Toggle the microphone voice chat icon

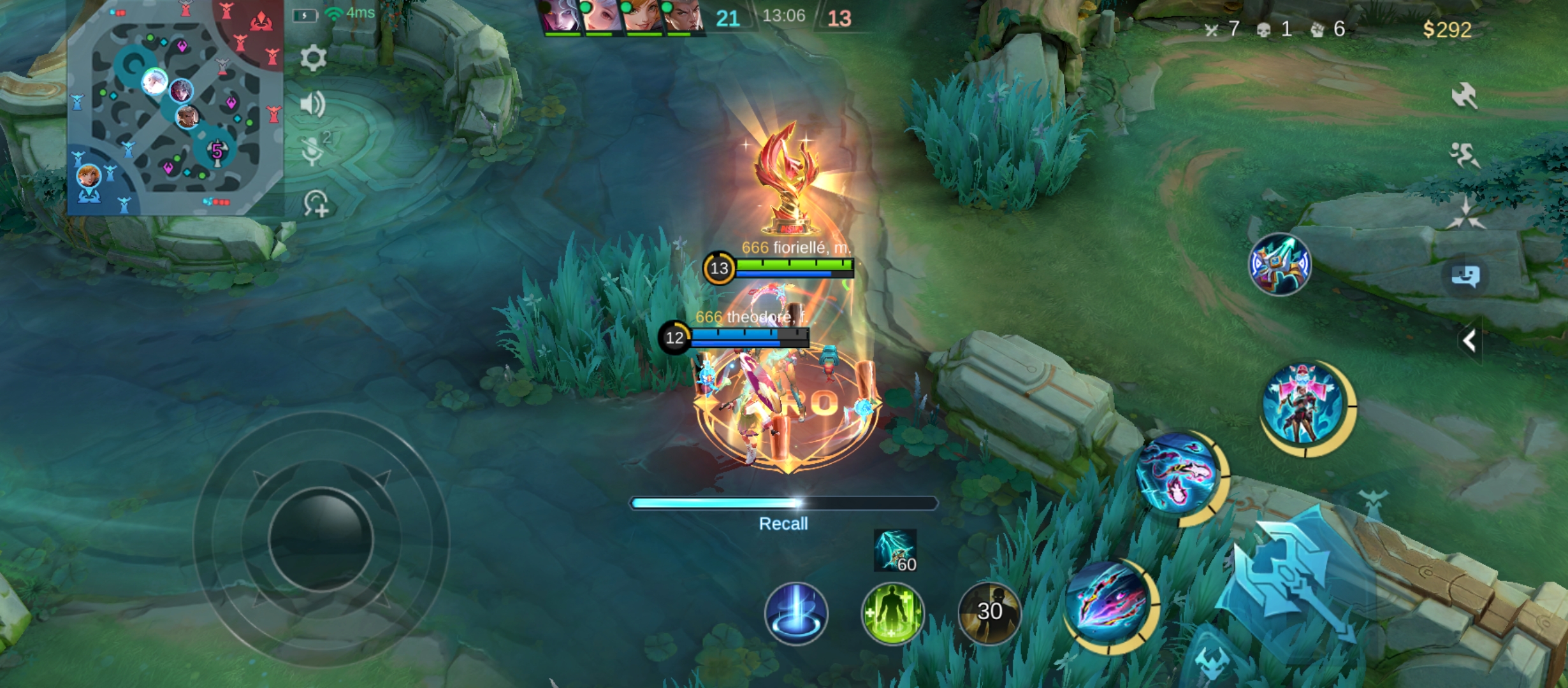[314, 150]
